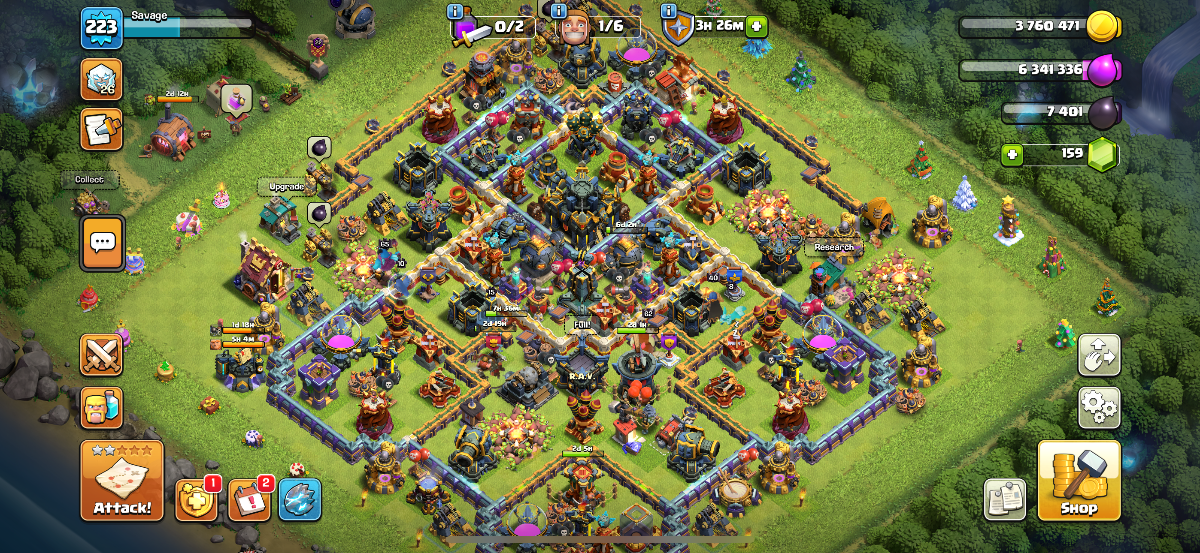Open the news scroll icon
The image size is (1200, 553).
pyautogui.click(x=102, y=129)
